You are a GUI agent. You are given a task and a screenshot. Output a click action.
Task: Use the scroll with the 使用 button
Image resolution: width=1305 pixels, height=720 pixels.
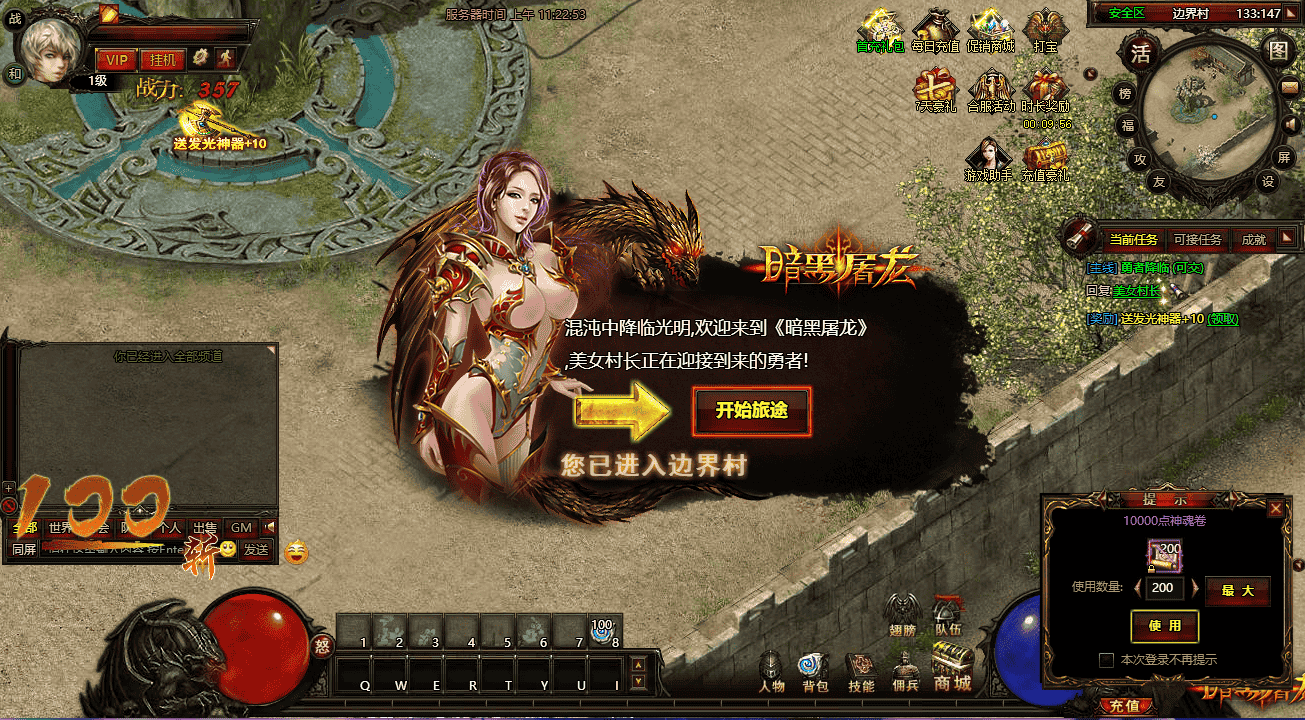[1164, 626]
